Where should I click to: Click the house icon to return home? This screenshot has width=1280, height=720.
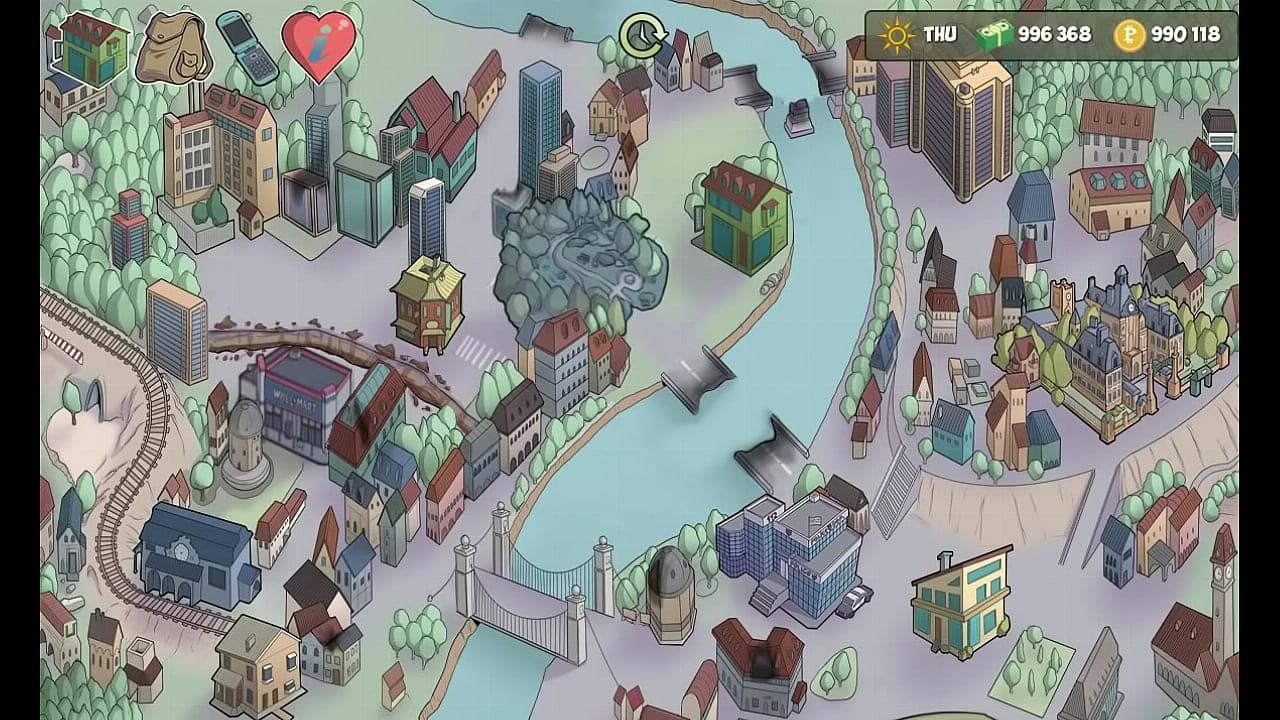click(92, 48)
